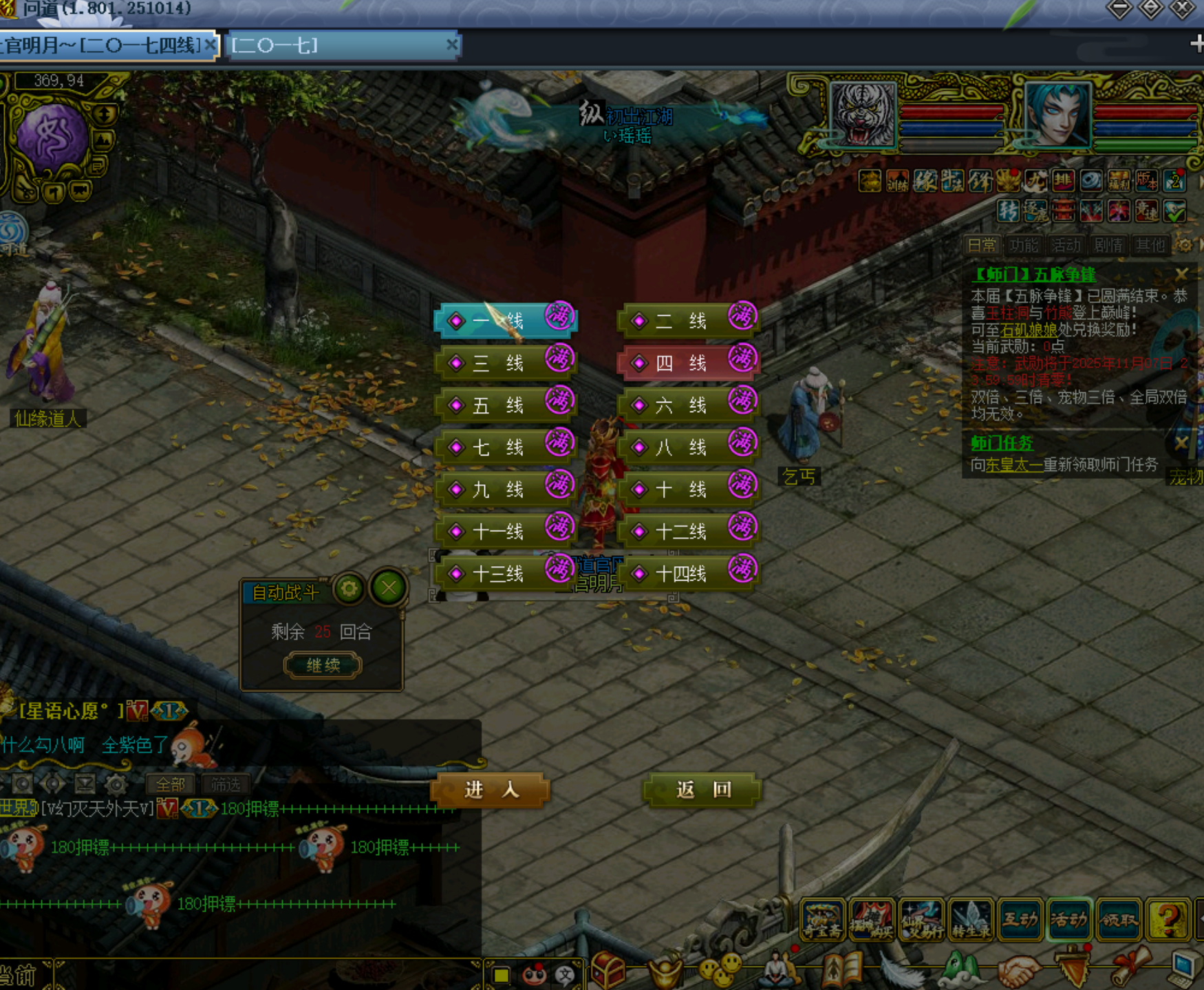Image resolution: width=1204 pixels, height=990 pixels.
Task: Continue auto-battle with 继续 button
Action: 323,665
